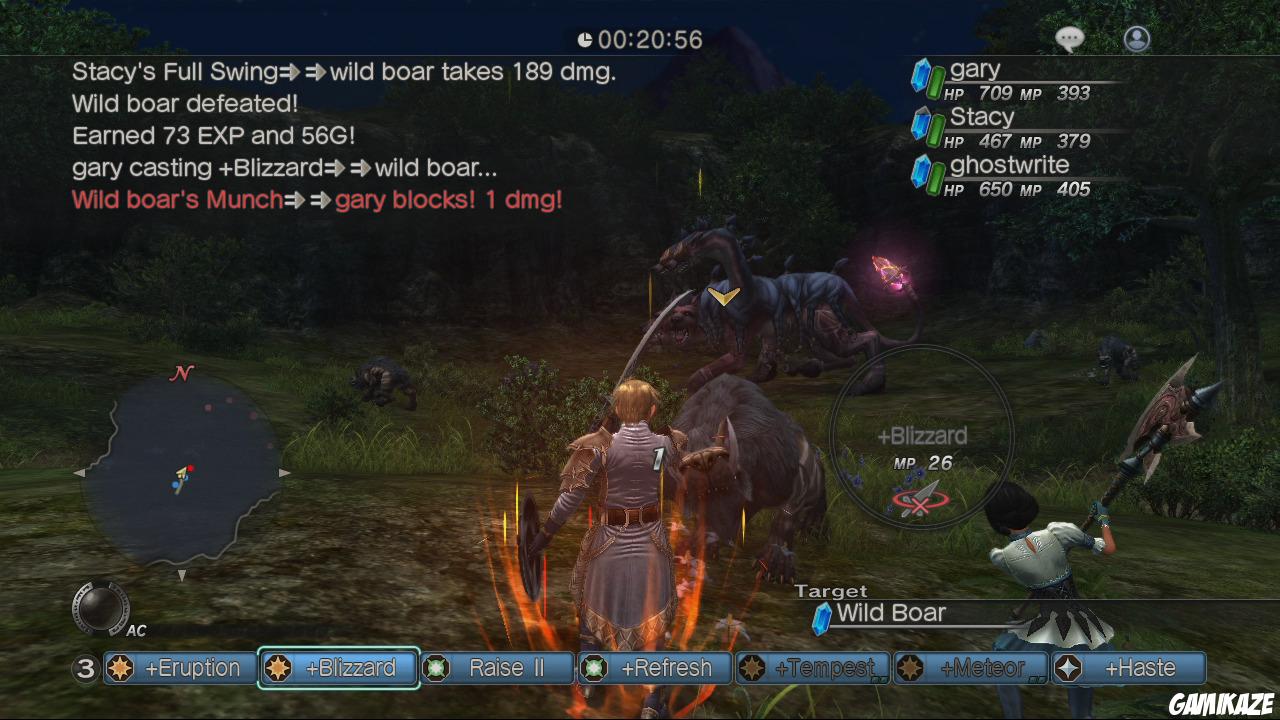Image resolution: width=1280 pixels, height=720 pixels.
Task: Switch to action palette page 3
Action: tap(85, 668)
